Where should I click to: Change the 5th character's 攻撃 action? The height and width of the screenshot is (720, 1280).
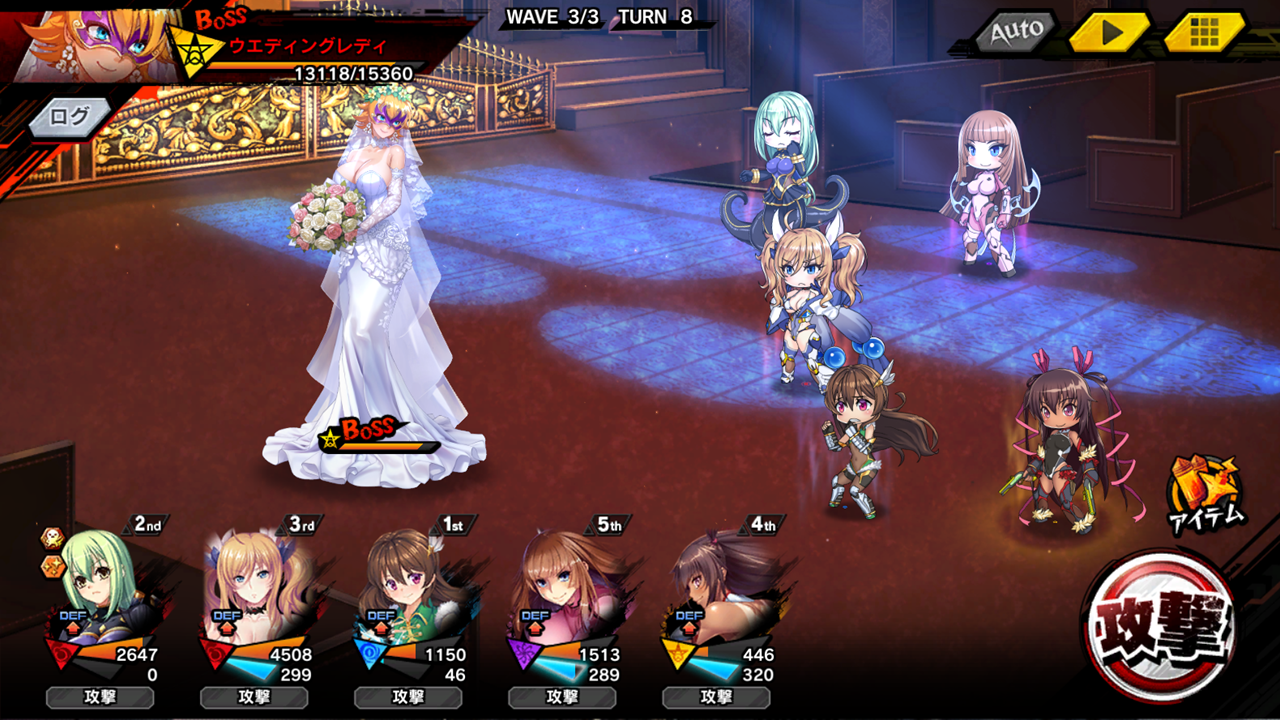pos(562,697)
